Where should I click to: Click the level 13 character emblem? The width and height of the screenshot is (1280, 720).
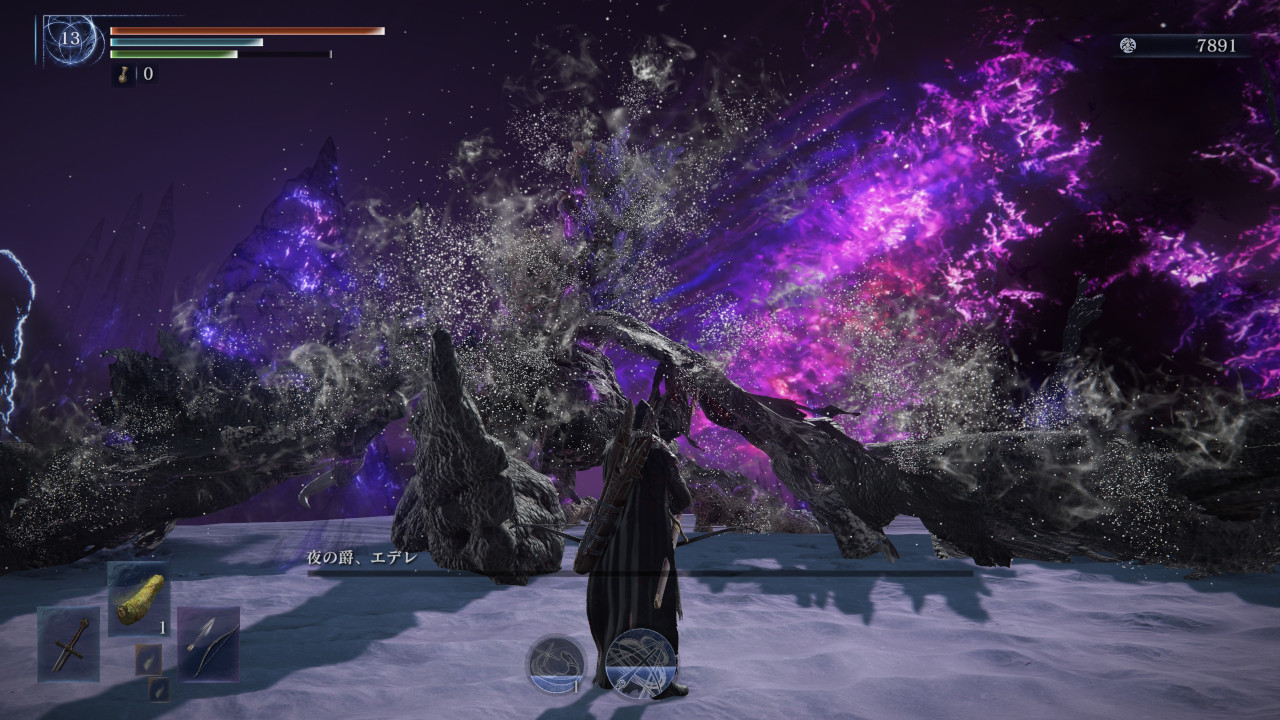(x=70, y=40)
